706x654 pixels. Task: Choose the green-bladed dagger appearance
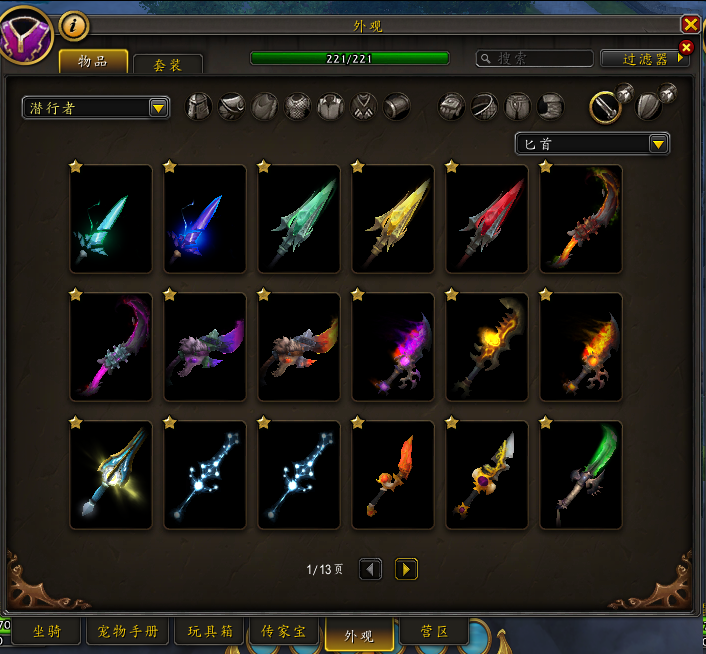[581, 475]
